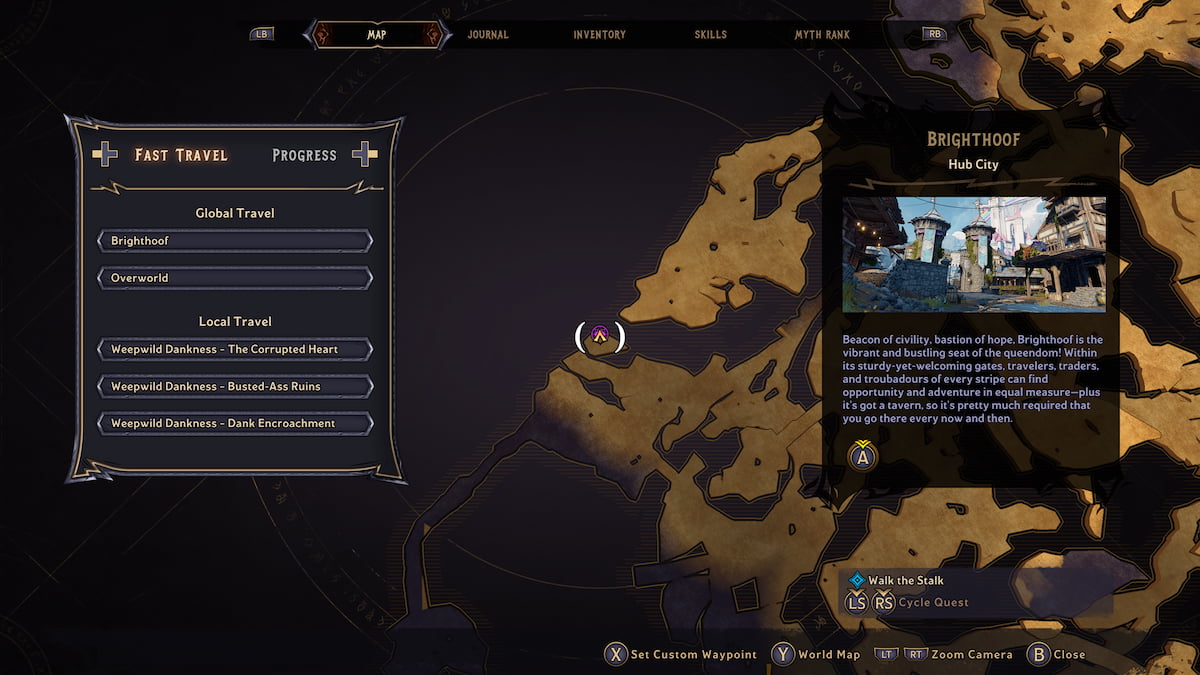The width and height of the screenshot is (1200, 675).
Task: Fast travel to Brighthoof
Action: pyautogui.click(x=235, y=241)
